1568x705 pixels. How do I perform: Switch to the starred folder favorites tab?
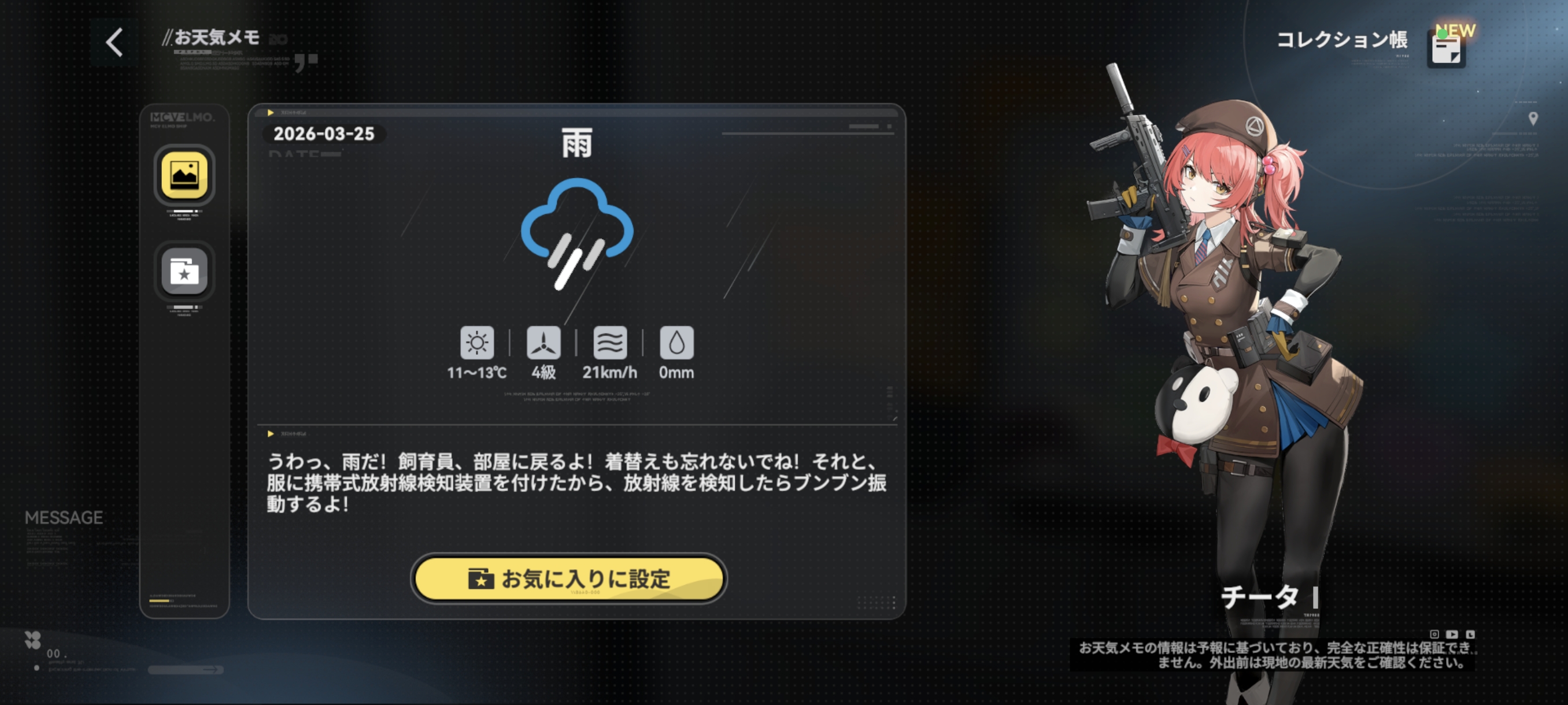click(x=184, y=271)
